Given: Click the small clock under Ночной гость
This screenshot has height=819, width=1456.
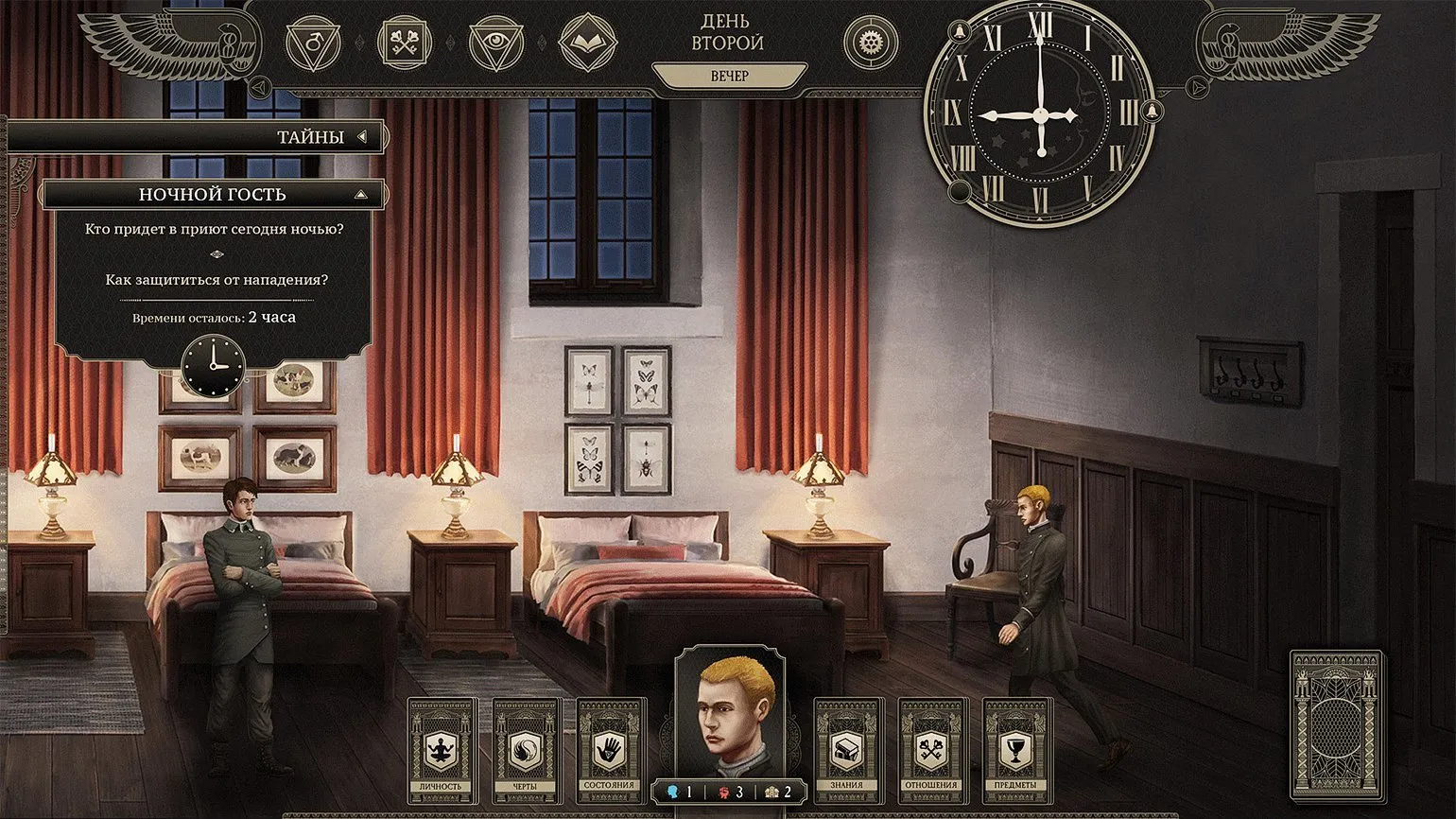Looking at the screenshot, I should 213,364.
